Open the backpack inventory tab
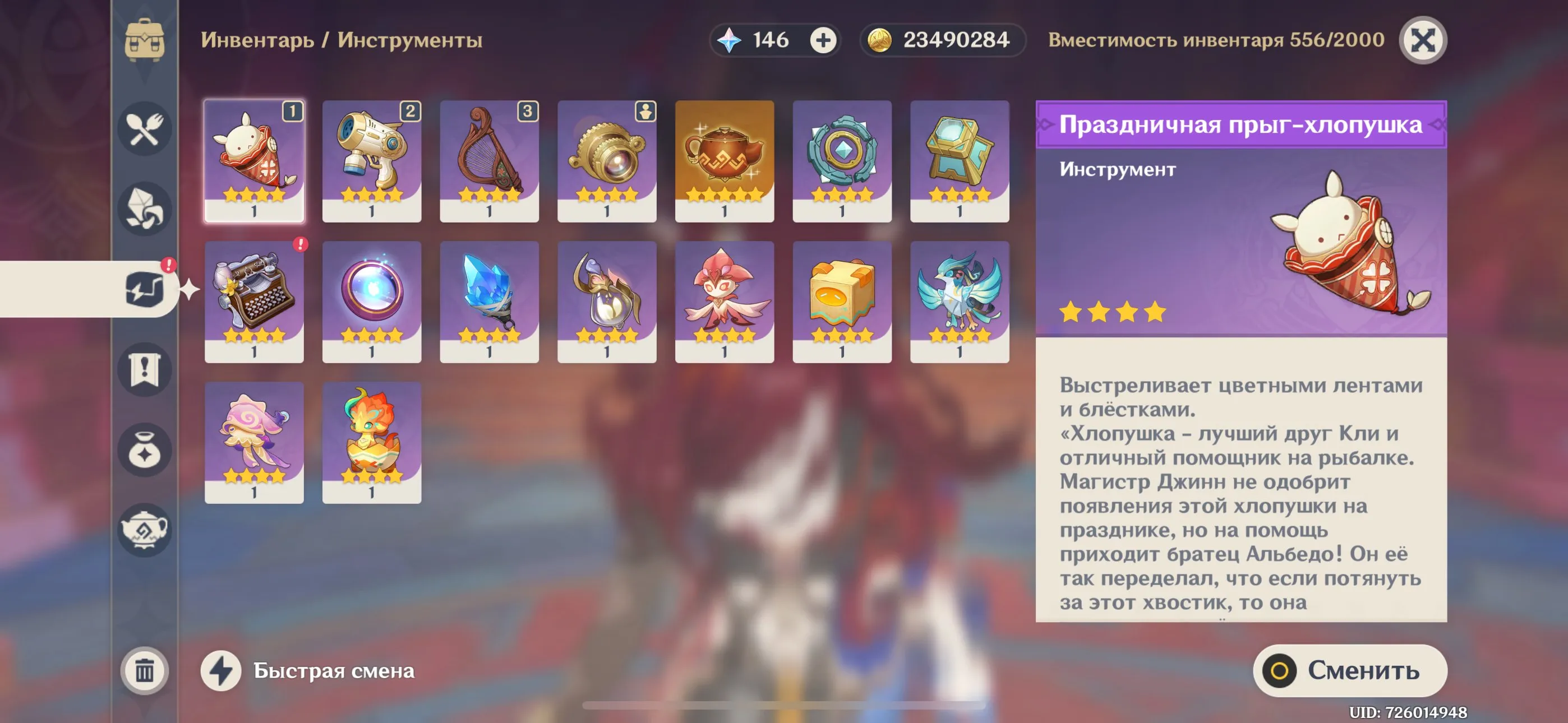 click(144, 40)
